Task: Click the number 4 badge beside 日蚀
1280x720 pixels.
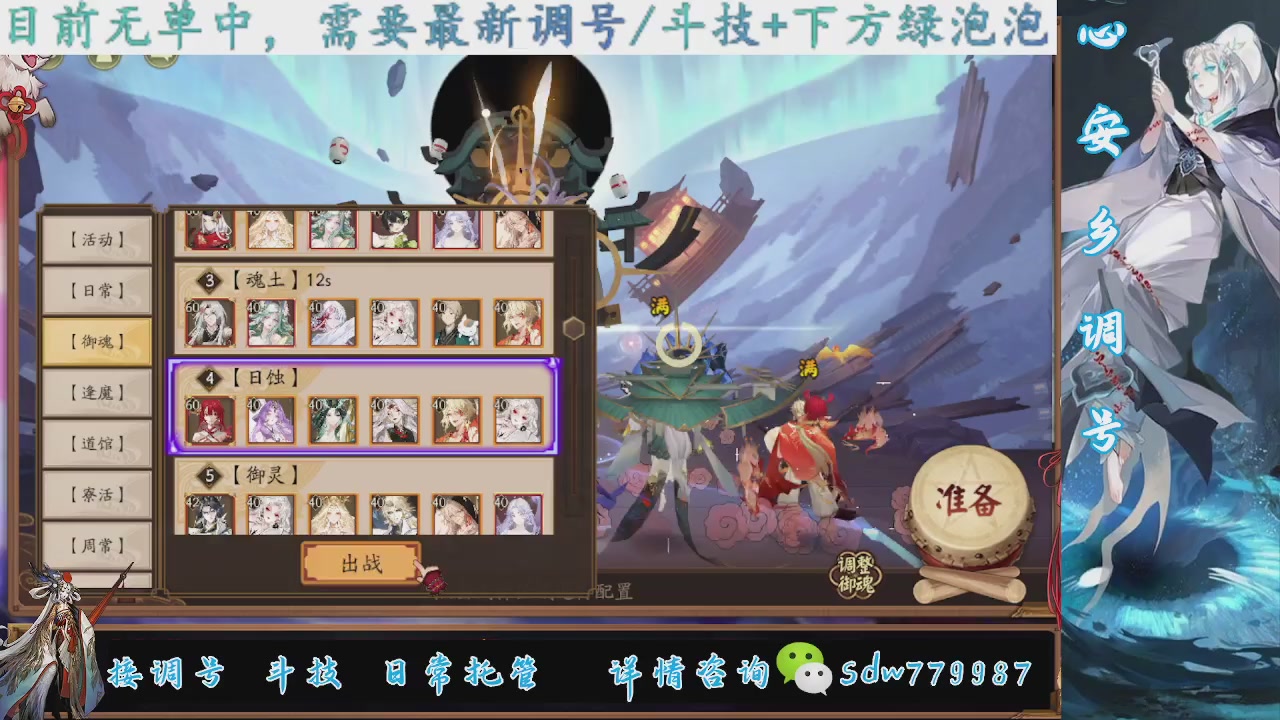Action: 208,377
